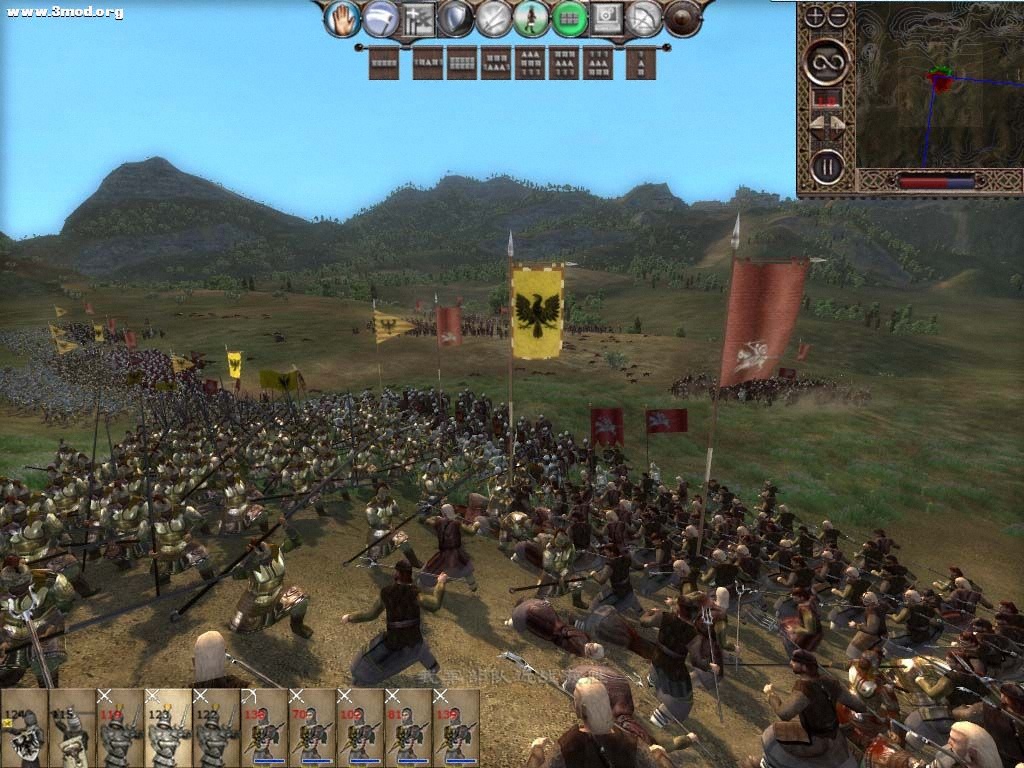1024x768 pixels.
Task: Choose the single line formation banner
Action: (384, 63)
